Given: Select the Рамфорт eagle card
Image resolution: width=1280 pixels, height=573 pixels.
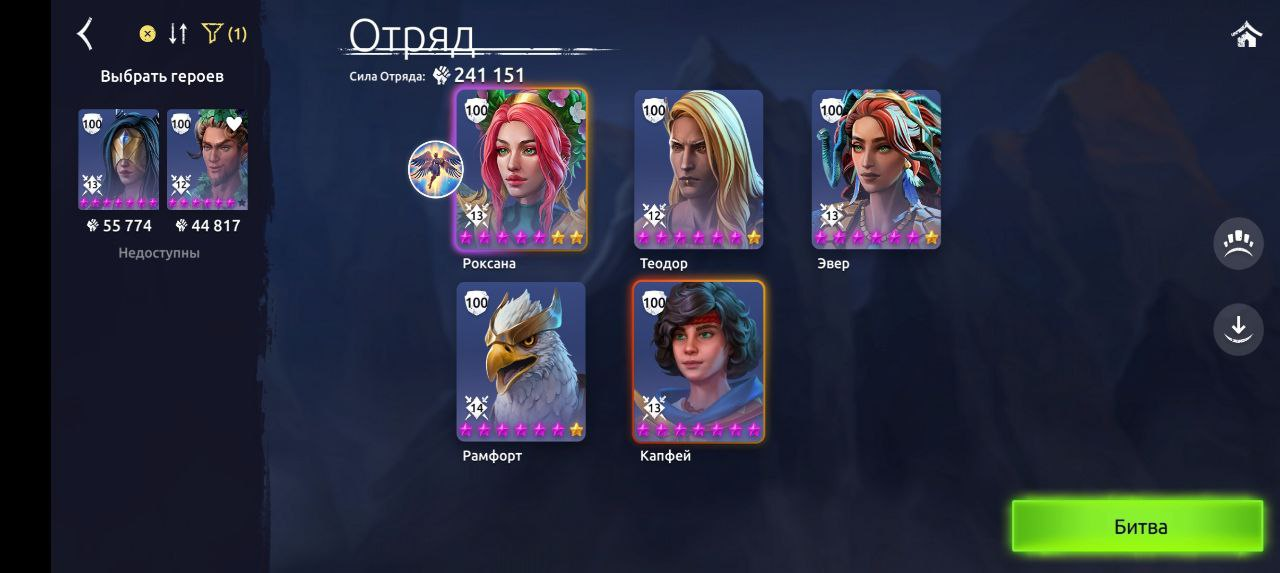Looking at the screenshot, I should click(x=521, y=361).
